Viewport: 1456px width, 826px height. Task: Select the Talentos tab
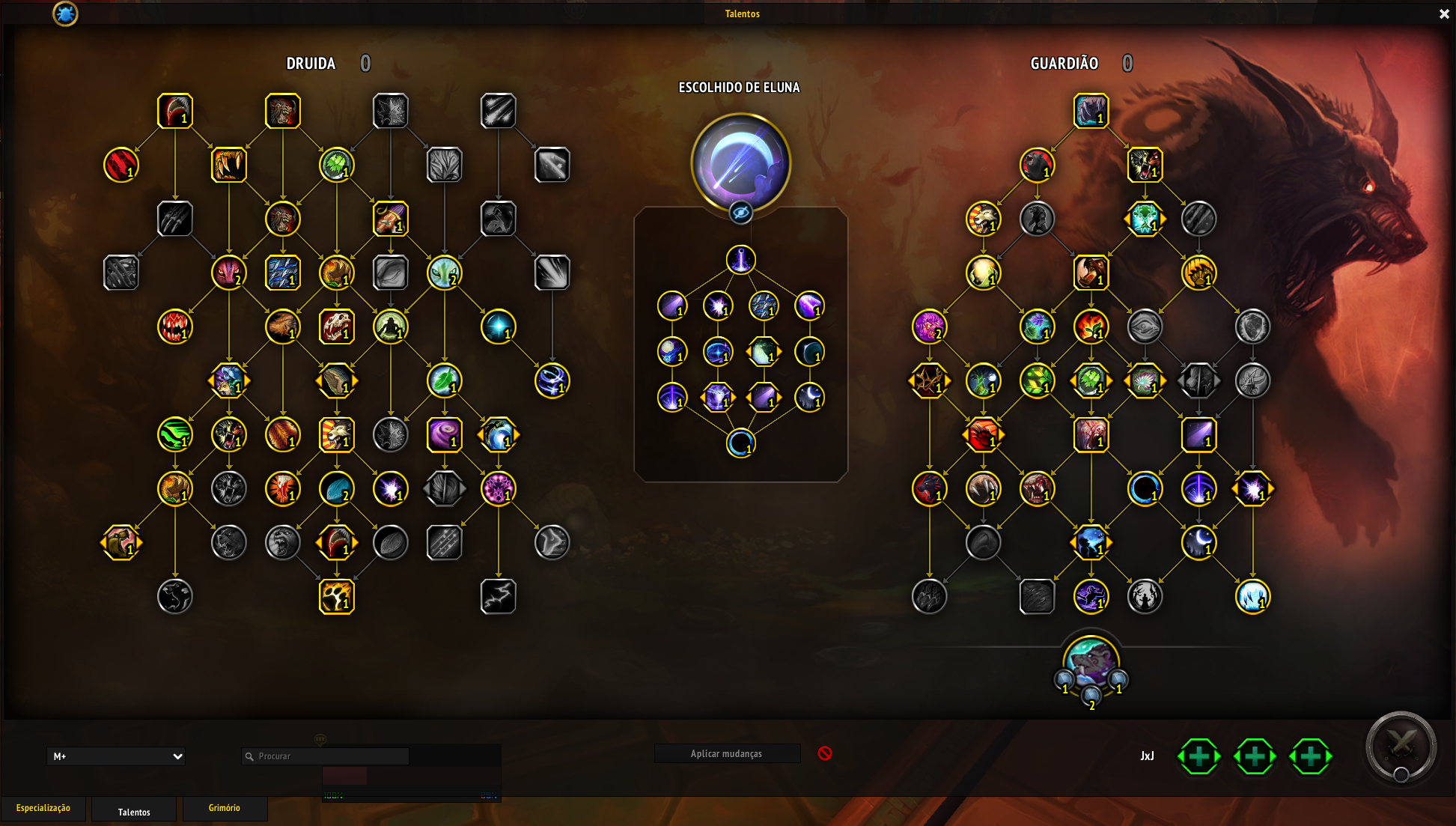pos(134,812)
